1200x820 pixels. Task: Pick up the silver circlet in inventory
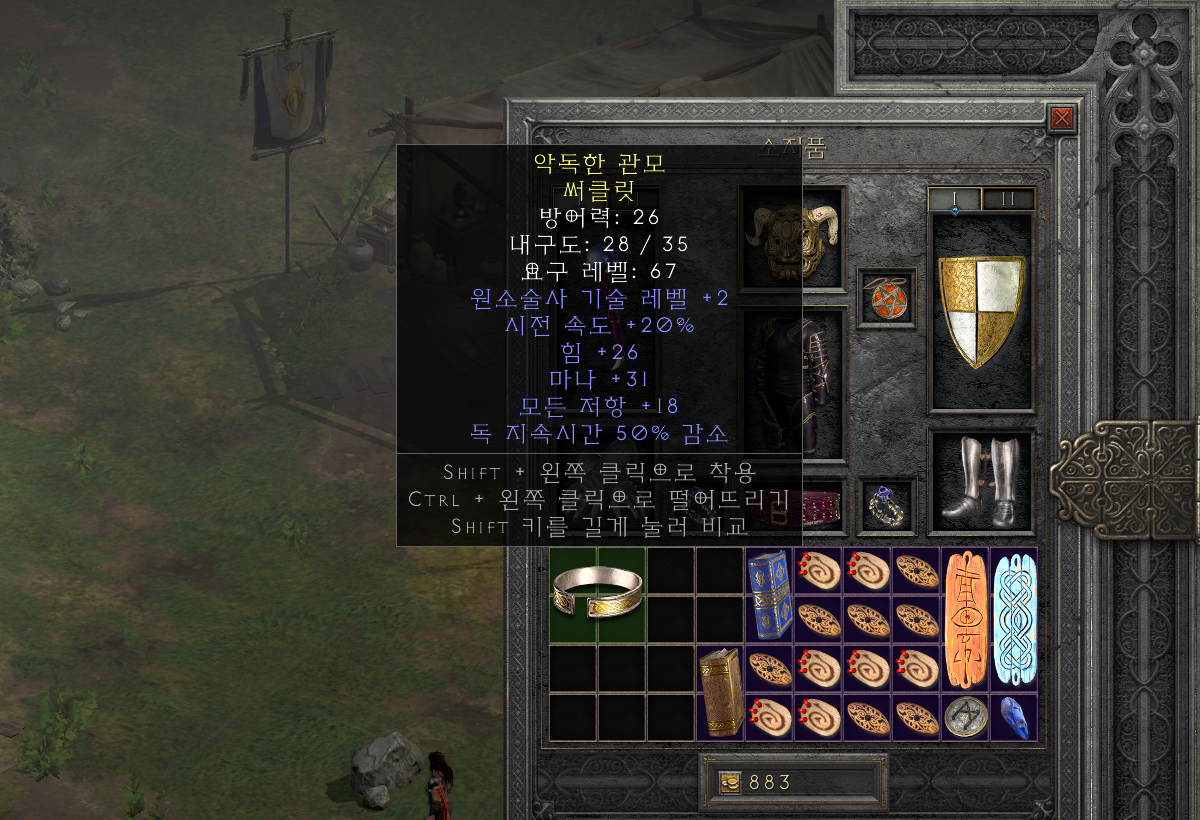coord(597,594)
